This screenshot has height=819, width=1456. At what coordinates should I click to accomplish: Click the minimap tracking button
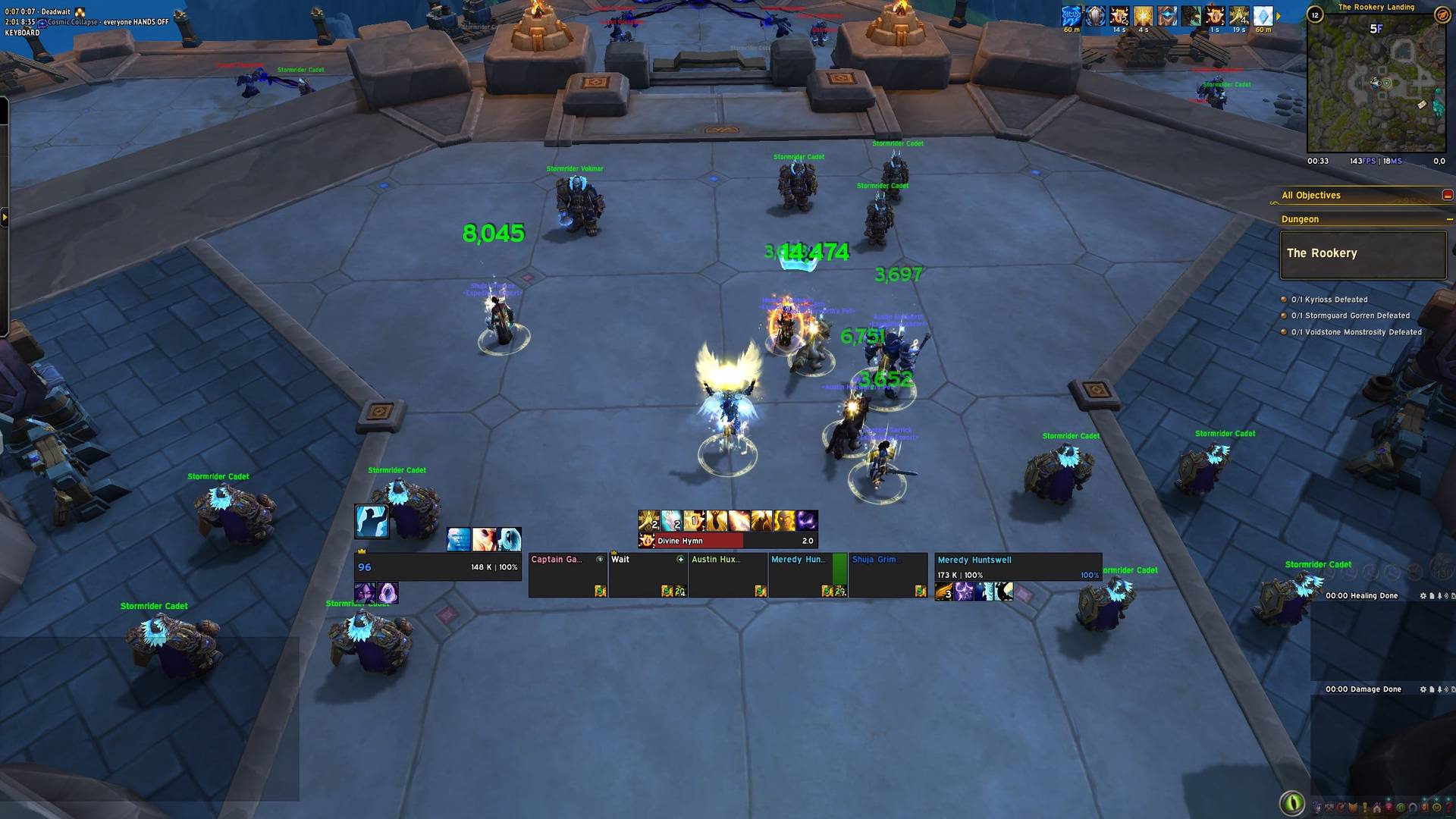tap(1441, 14)
